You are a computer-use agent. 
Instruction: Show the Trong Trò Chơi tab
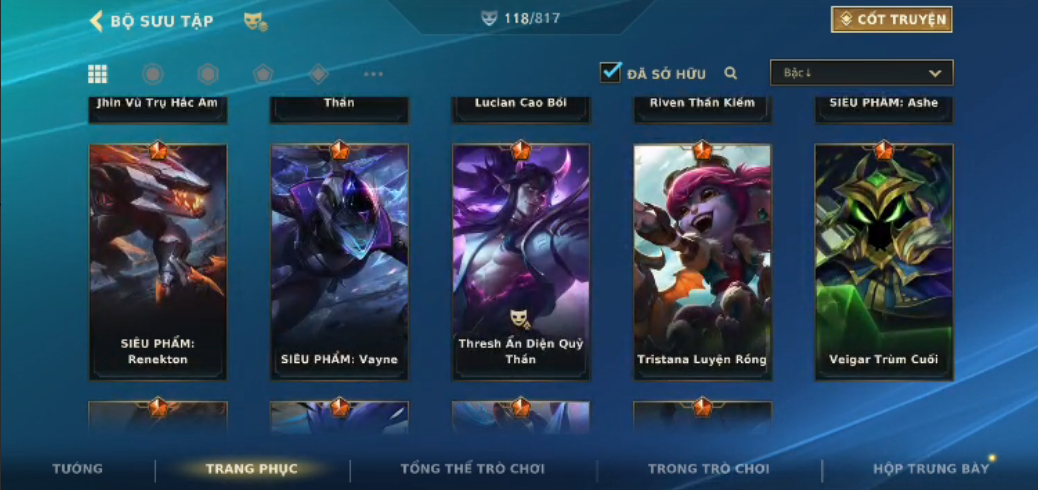pyautogui.click(x=709, y=469)
